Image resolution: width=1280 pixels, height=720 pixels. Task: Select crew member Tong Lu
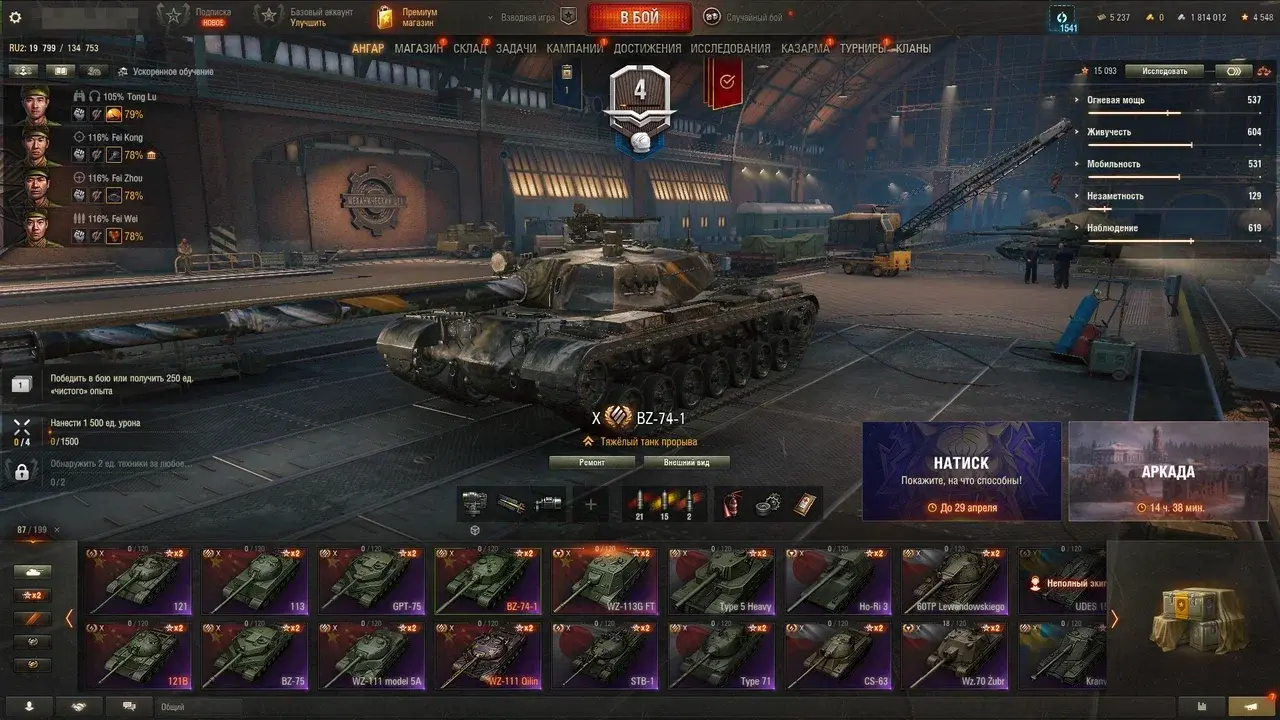[x=40, y=106]
